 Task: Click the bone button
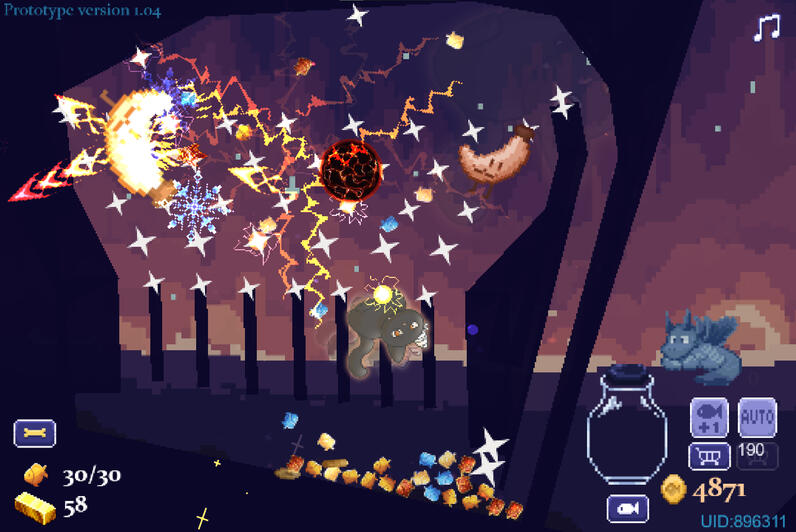coord(34,433)
